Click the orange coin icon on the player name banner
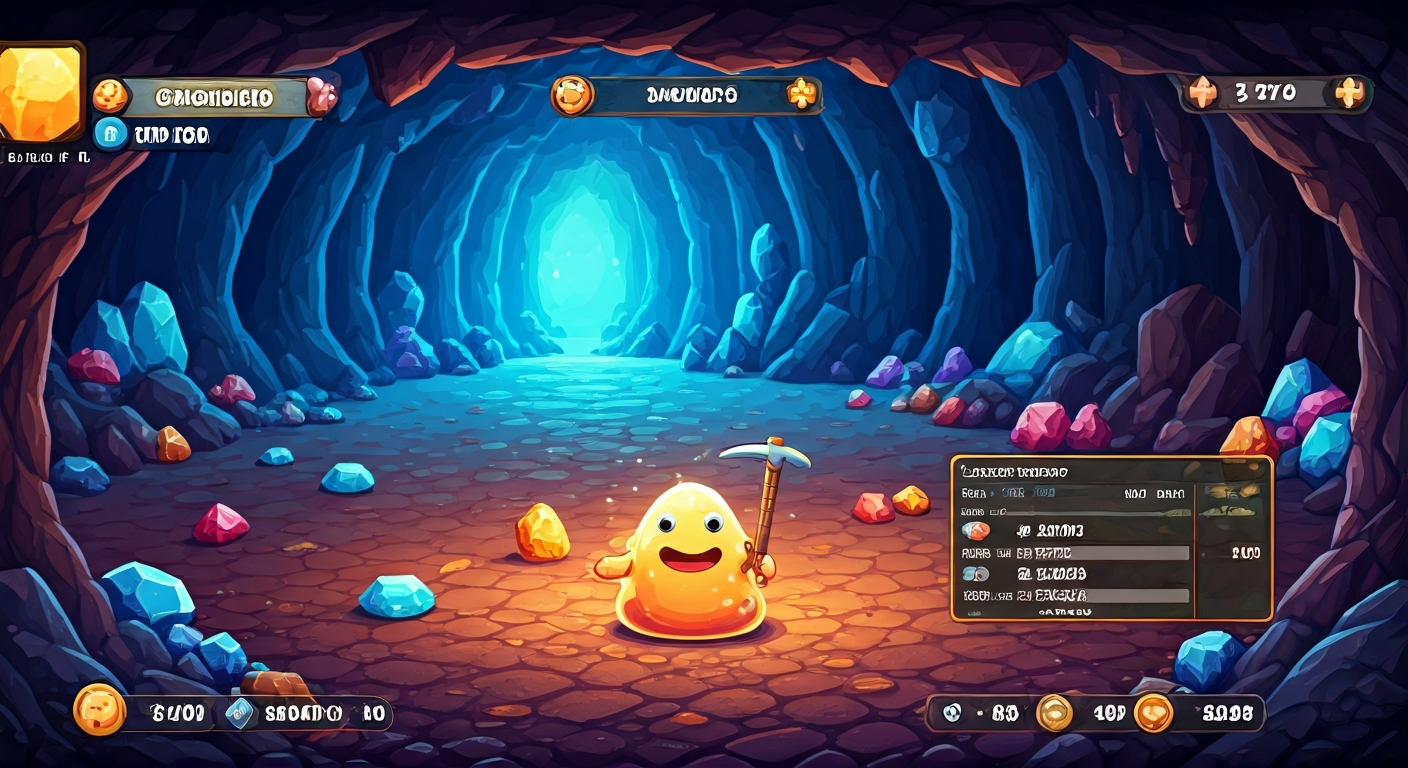The image size is (1408, 768). click(110, 95)
